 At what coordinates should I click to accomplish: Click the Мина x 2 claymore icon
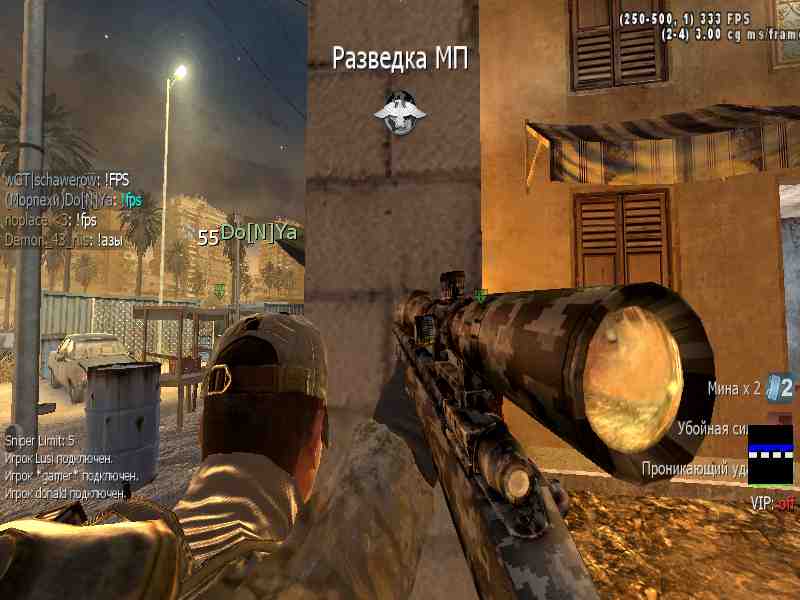pos(783,388)
